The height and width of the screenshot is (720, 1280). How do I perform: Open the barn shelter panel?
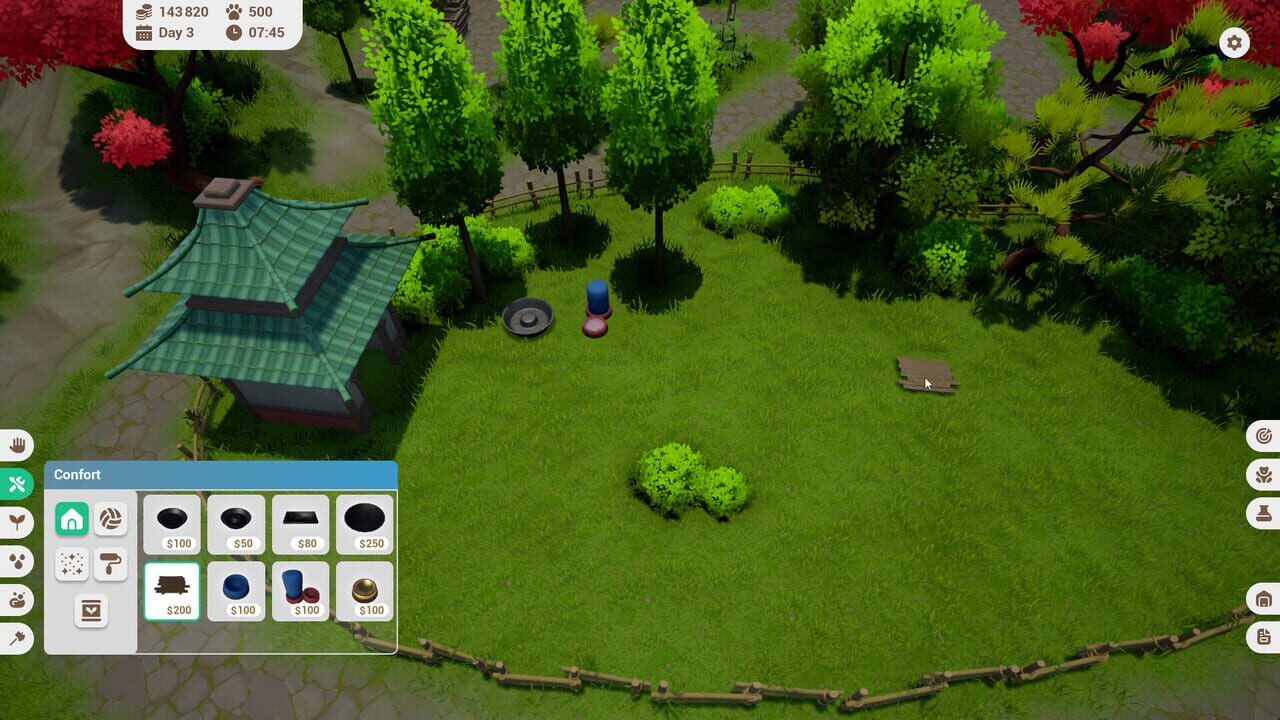tap(1262, 596)
